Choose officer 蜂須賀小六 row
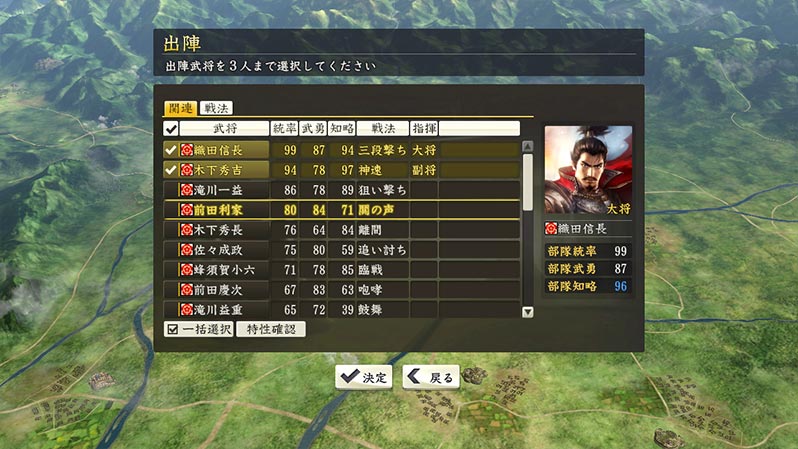This screenshot has width=798, height=449. 220,269
